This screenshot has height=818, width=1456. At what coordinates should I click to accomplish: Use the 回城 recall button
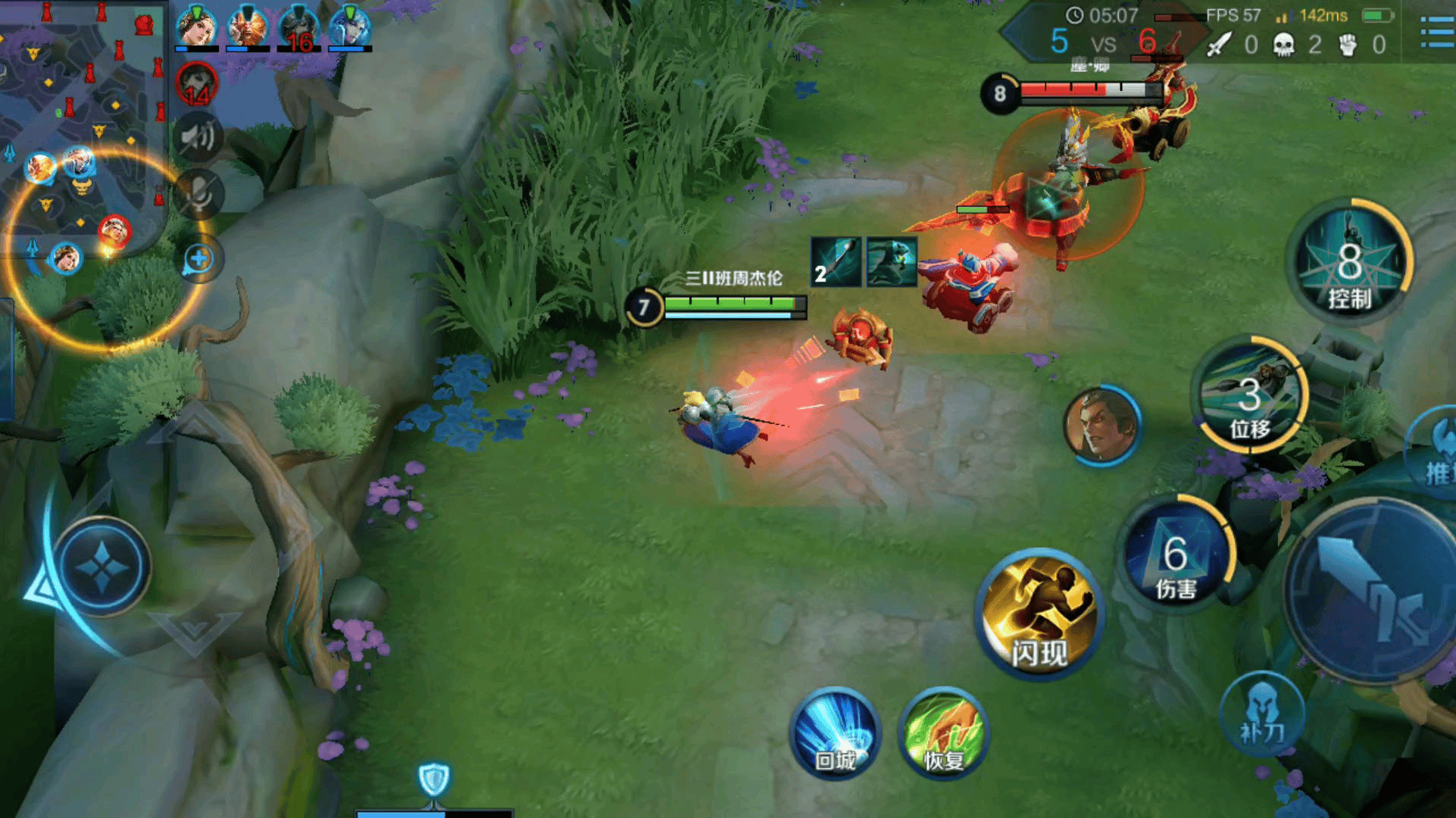[x=835, y=732]
